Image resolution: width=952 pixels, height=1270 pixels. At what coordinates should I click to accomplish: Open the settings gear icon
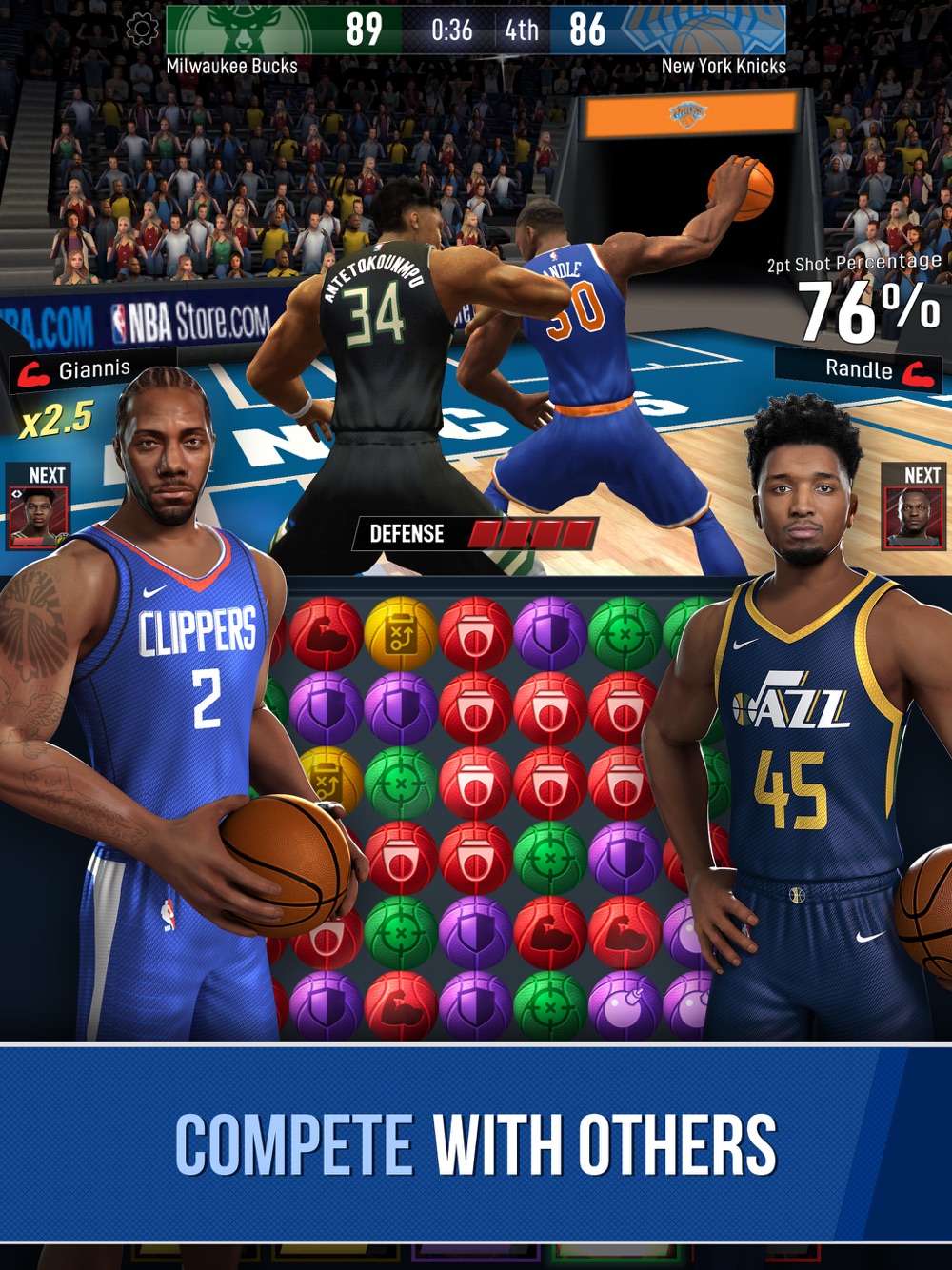pos(143,29)
